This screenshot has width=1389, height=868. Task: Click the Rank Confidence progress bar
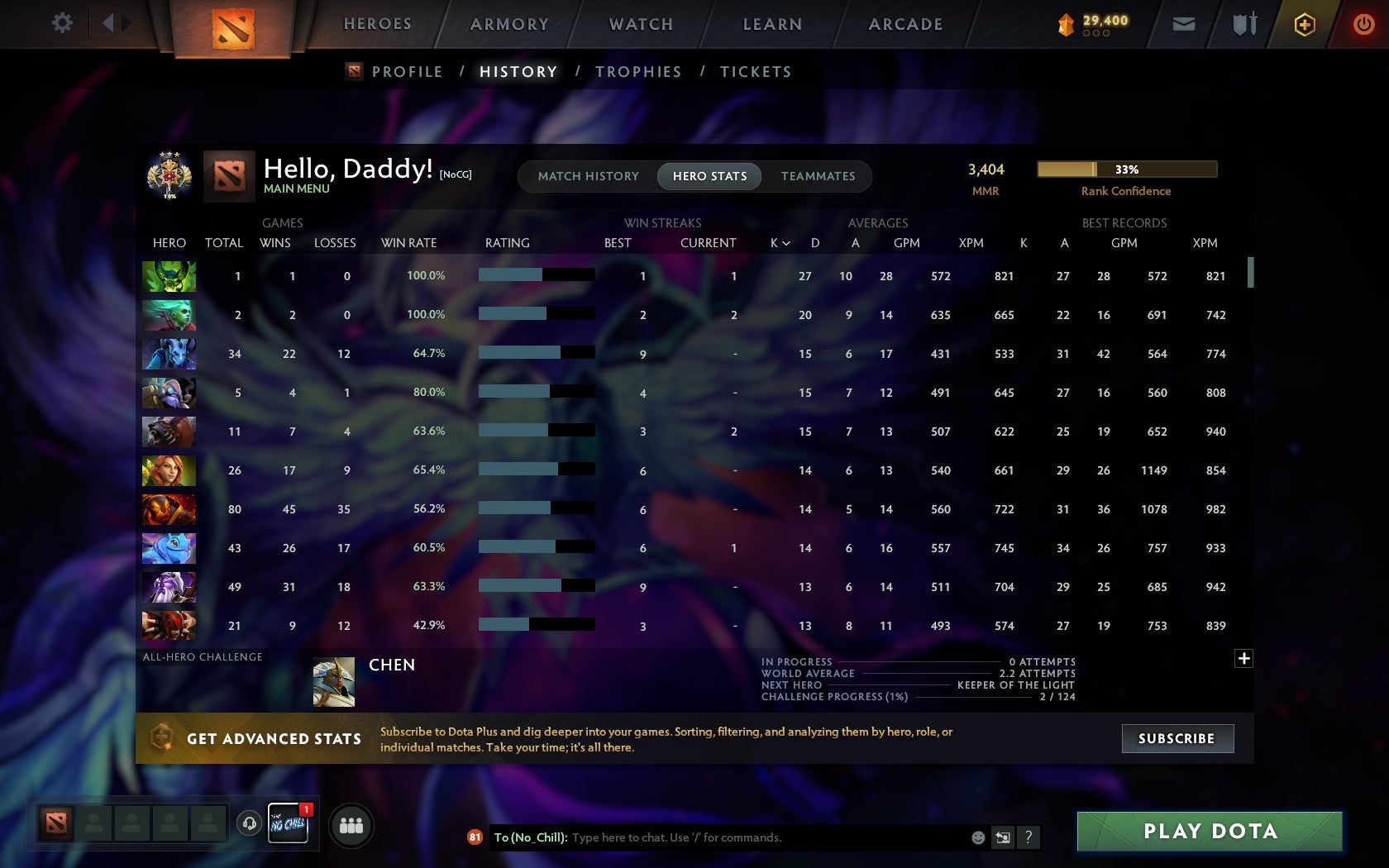(x=1126, y=169)
